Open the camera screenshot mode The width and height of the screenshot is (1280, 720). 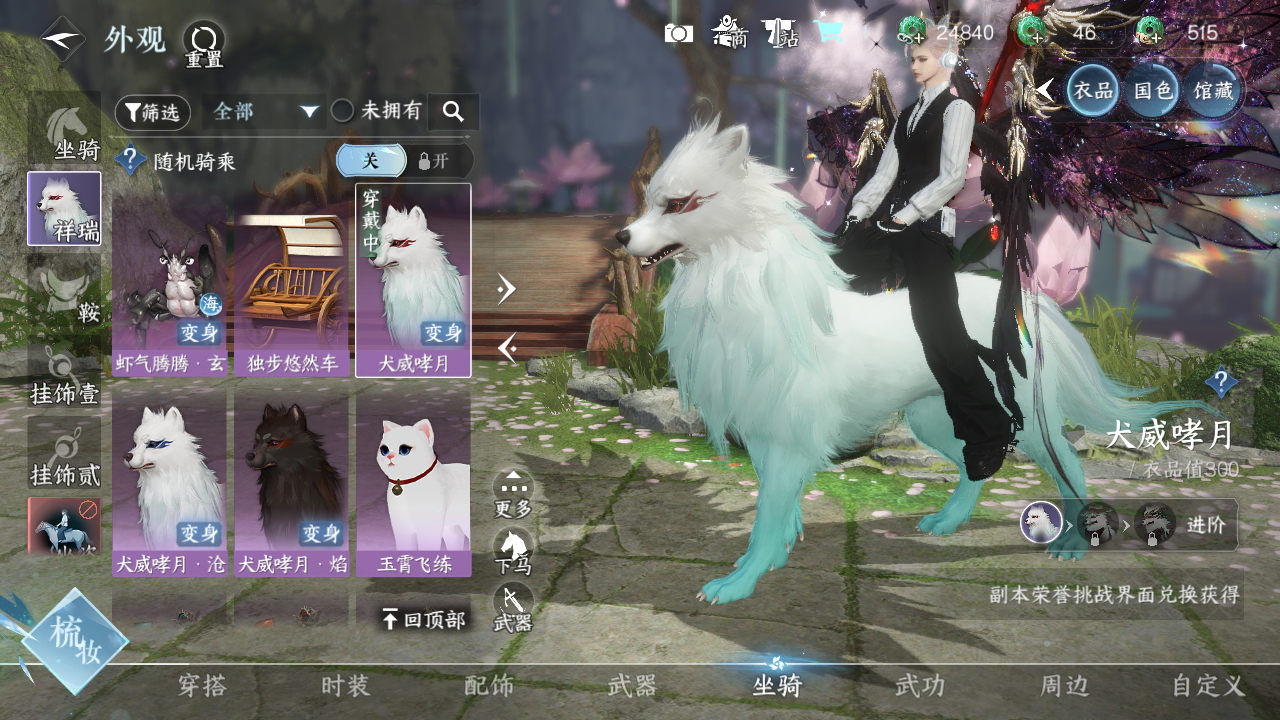678,33
